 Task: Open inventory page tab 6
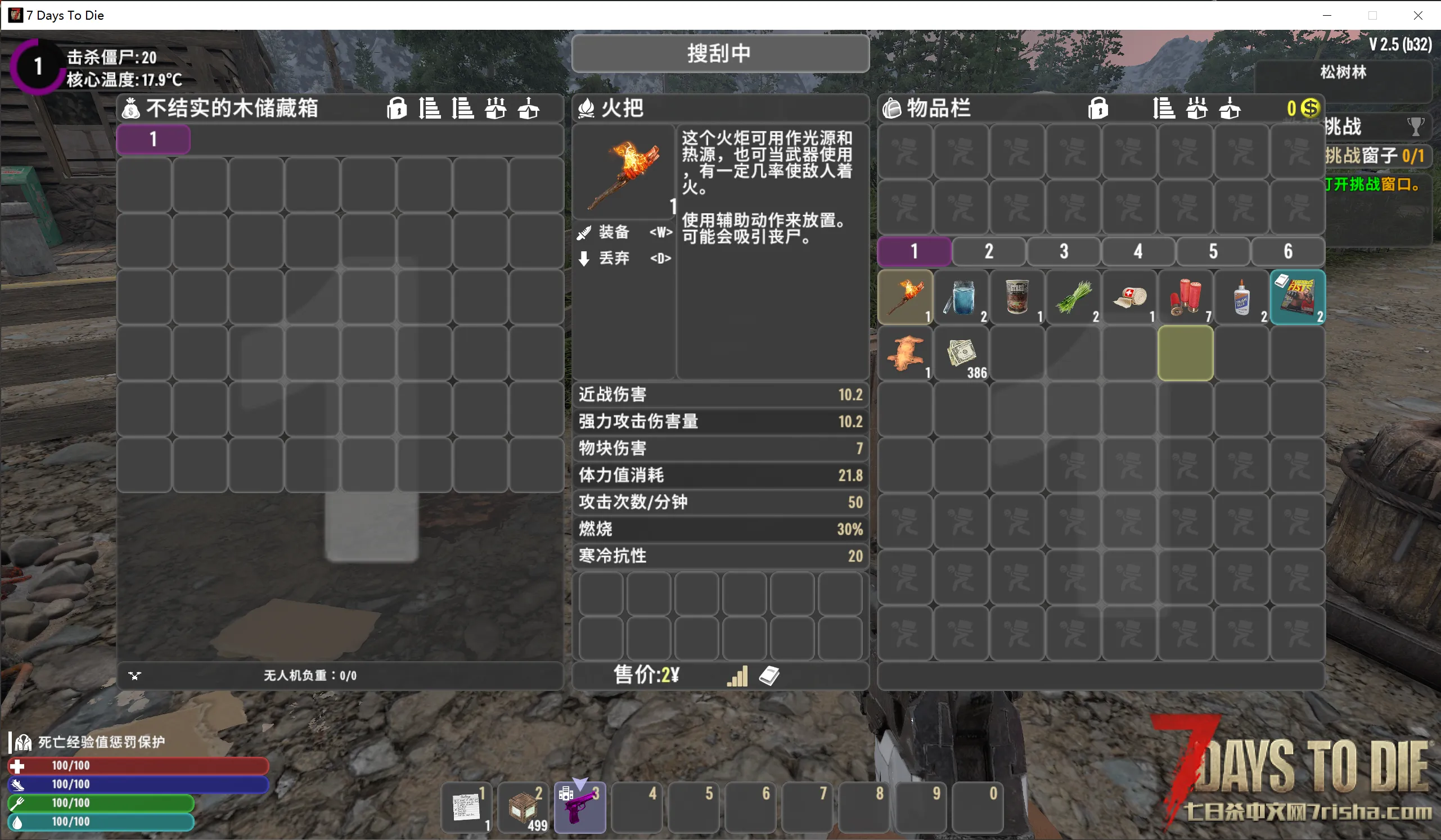click(x=1288, y=251)
